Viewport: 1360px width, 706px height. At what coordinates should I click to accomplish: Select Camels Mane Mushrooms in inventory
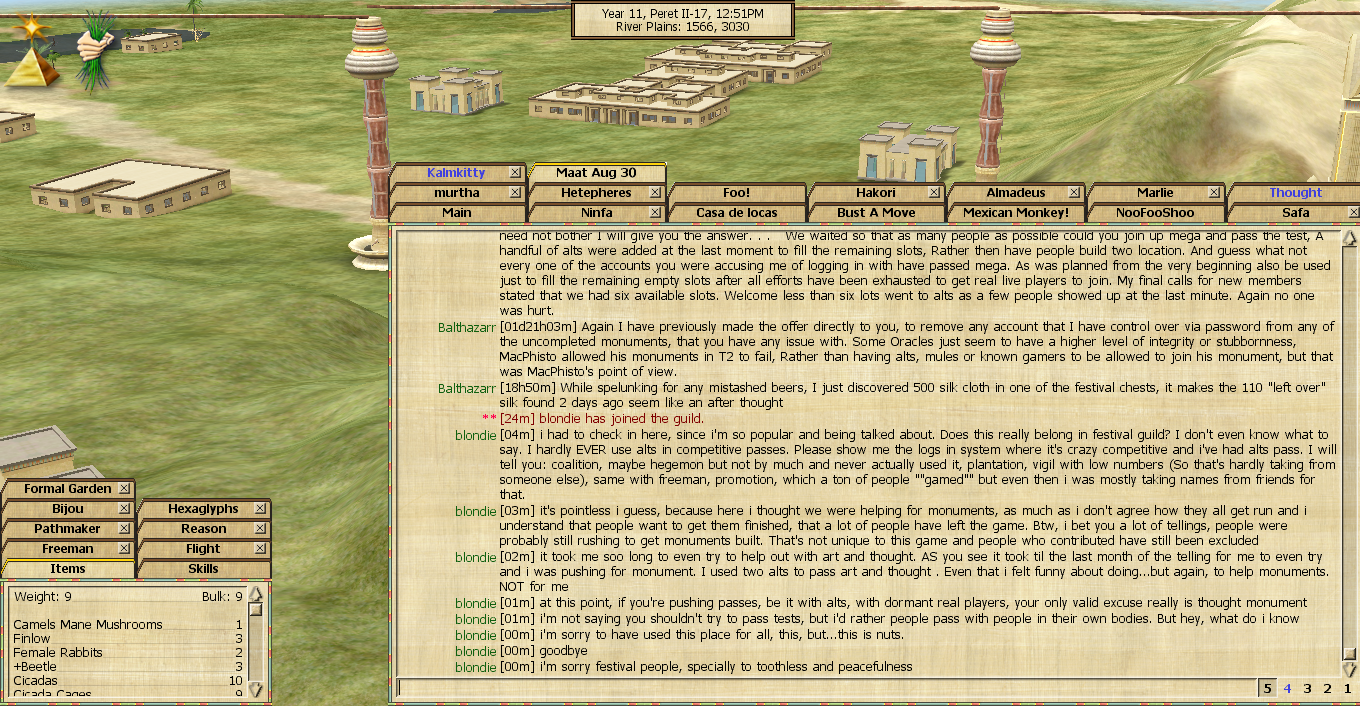tap(88, 625)
